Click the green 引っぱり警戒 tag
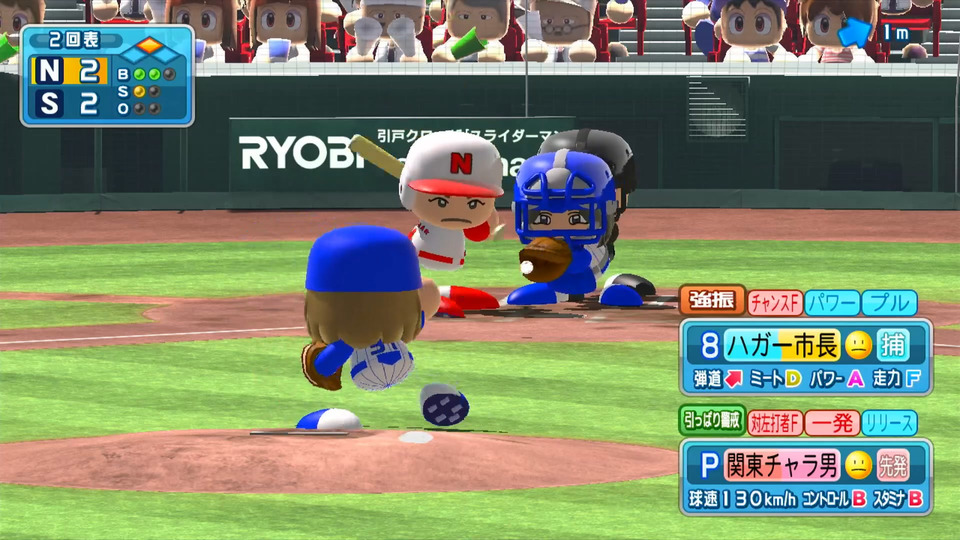Viewport: 960px width, 540px height. (711, 422)
